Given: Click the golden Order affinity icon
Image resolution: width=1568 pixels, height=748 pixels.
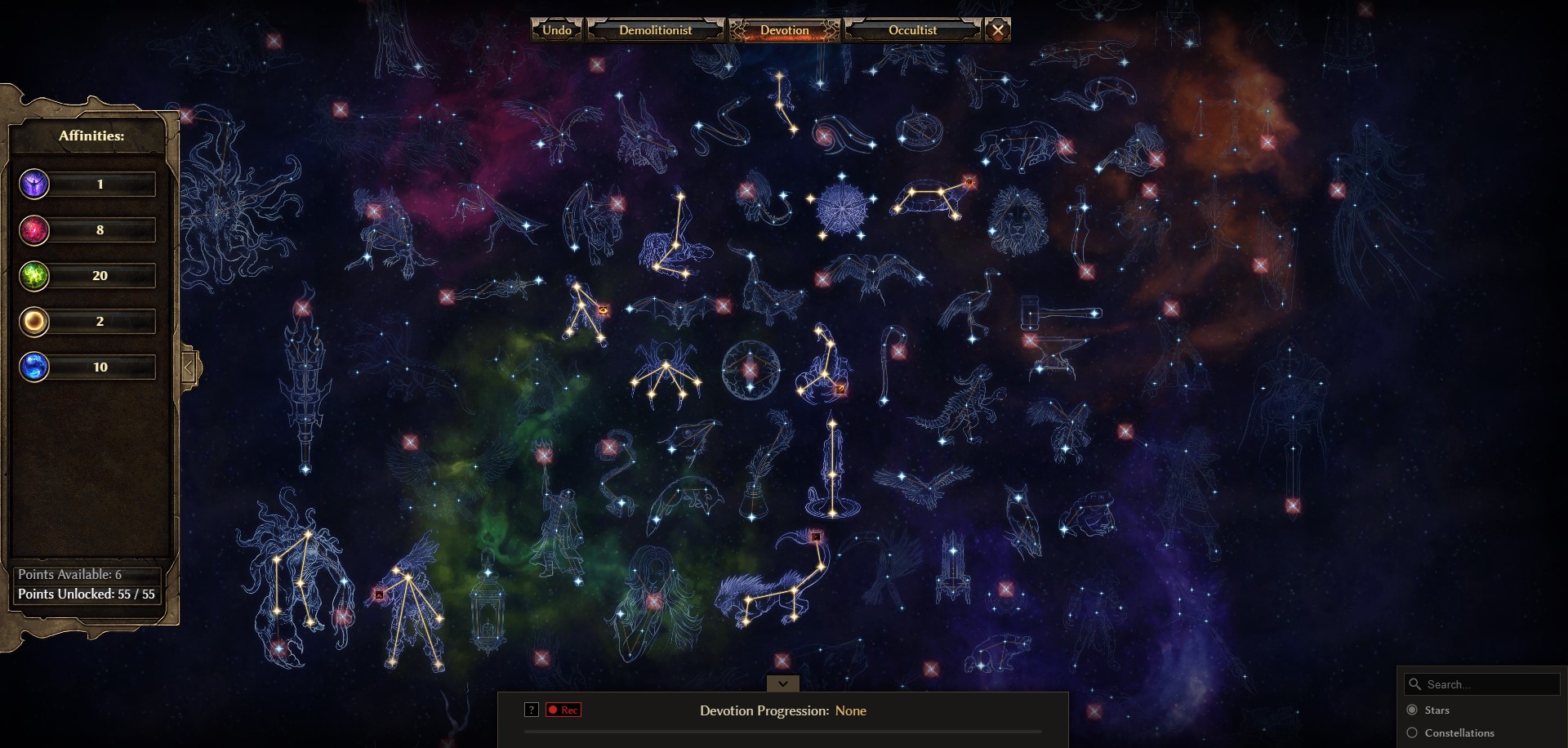Looking at the screenshot, I should tap(34, 322).
